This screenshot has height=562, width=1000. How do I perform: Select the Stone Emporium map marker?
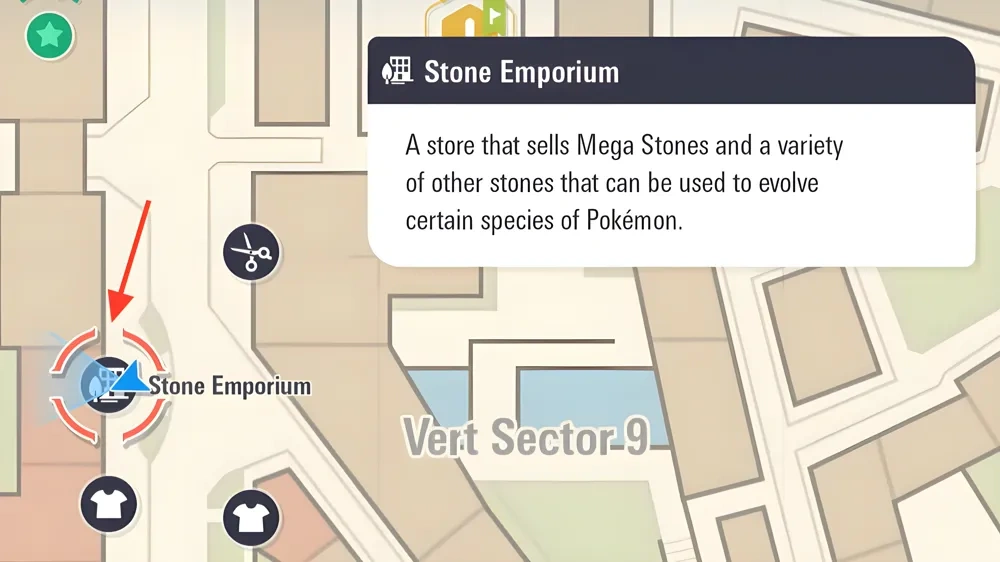(108, 385)
